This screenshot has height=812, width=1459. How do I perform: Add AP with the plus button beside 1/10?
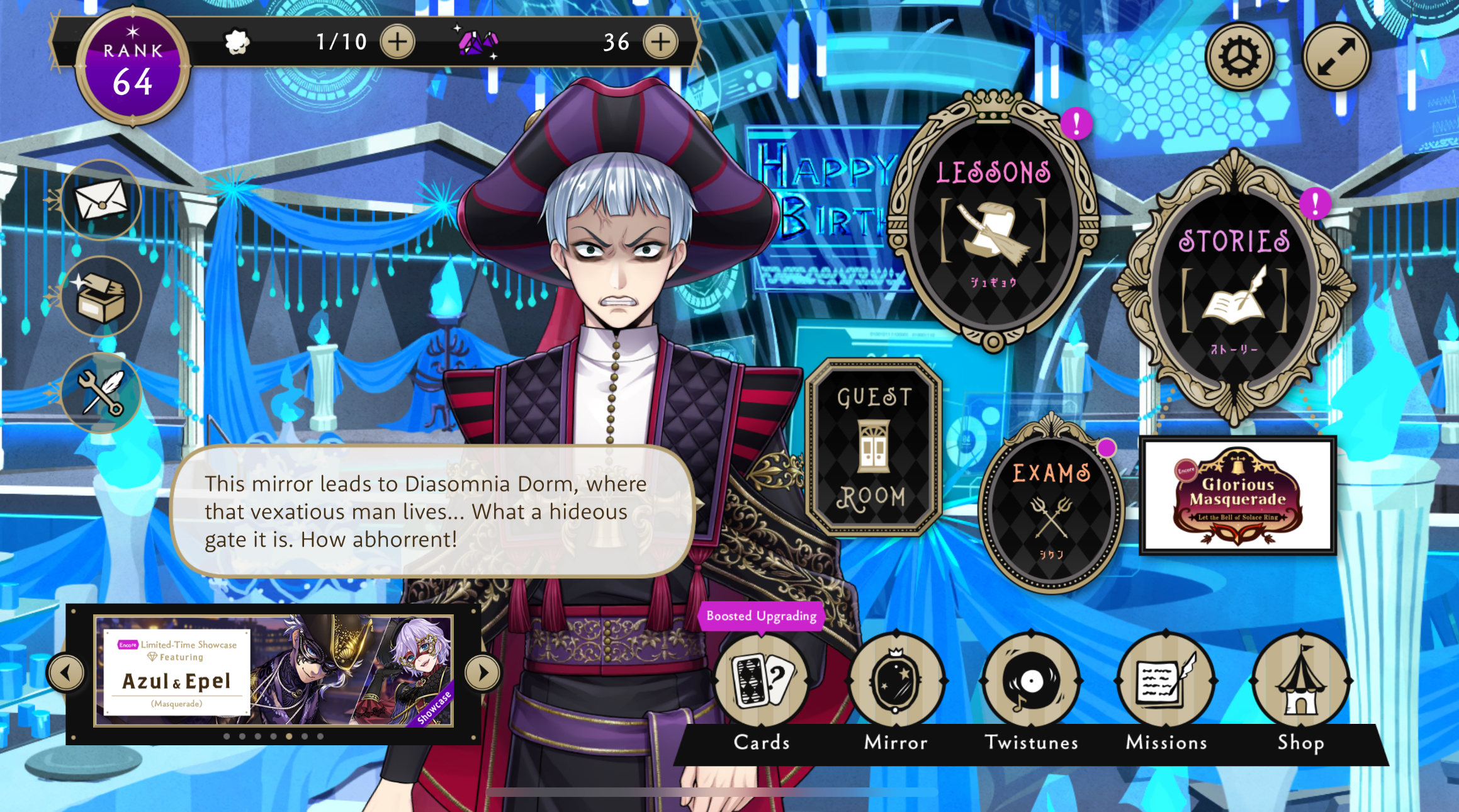tap(398, 42)
